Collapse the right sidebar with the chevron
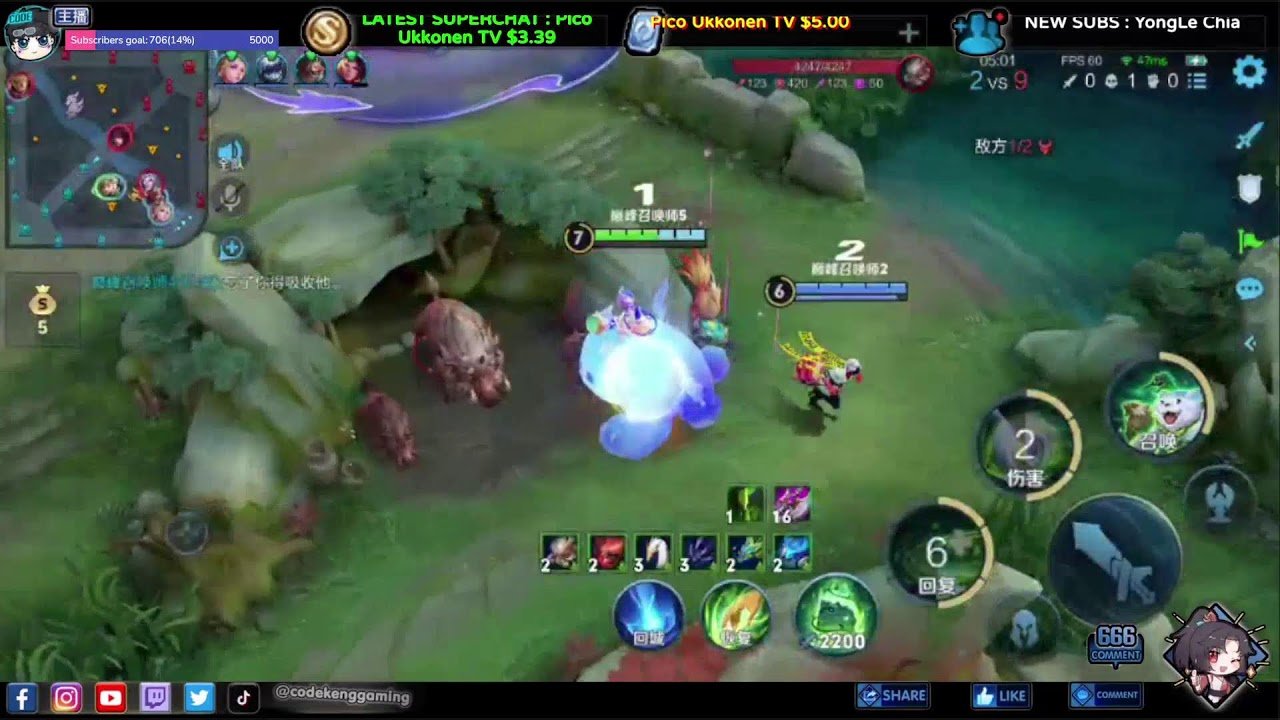1280x720 pixels. click(1247, 343)
